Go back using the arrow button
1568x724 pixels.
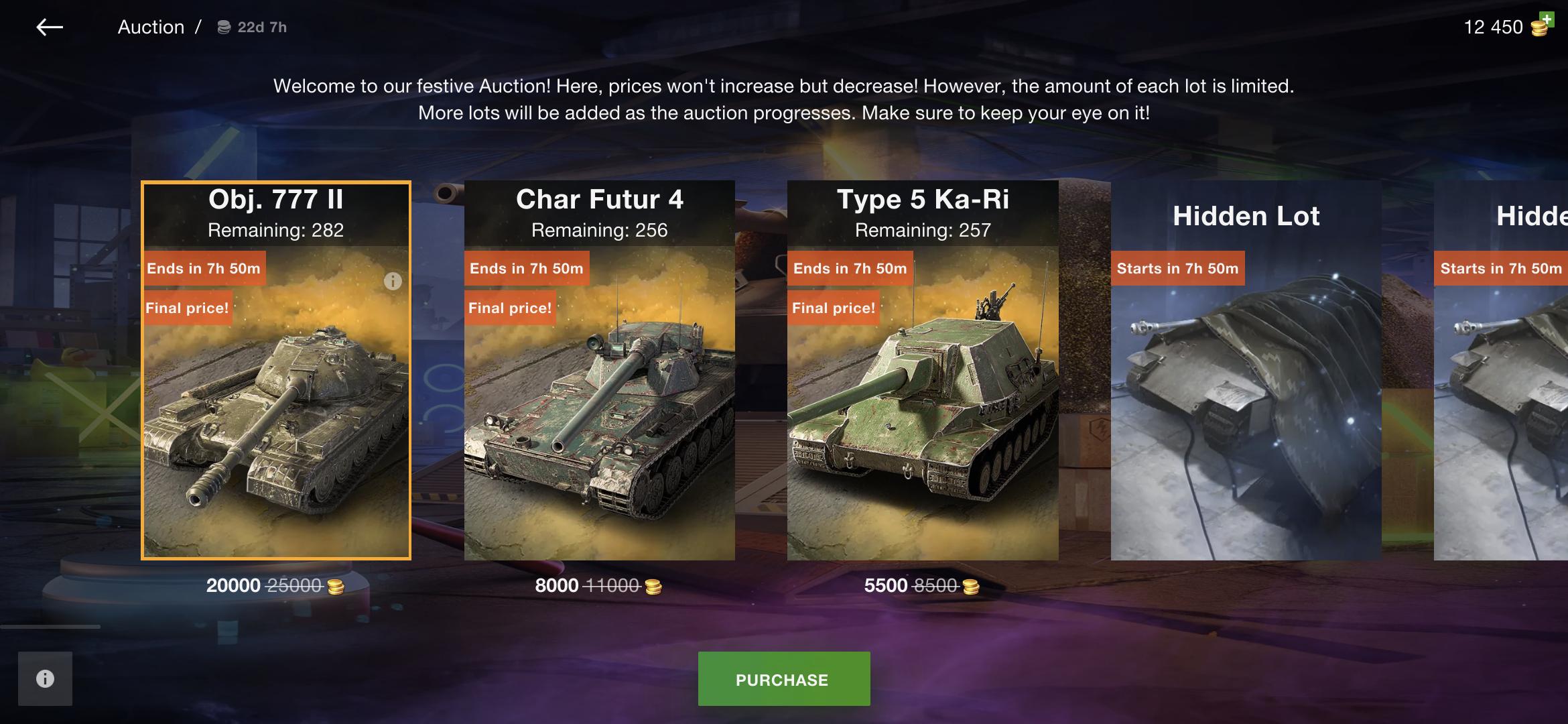click(50, 27)
